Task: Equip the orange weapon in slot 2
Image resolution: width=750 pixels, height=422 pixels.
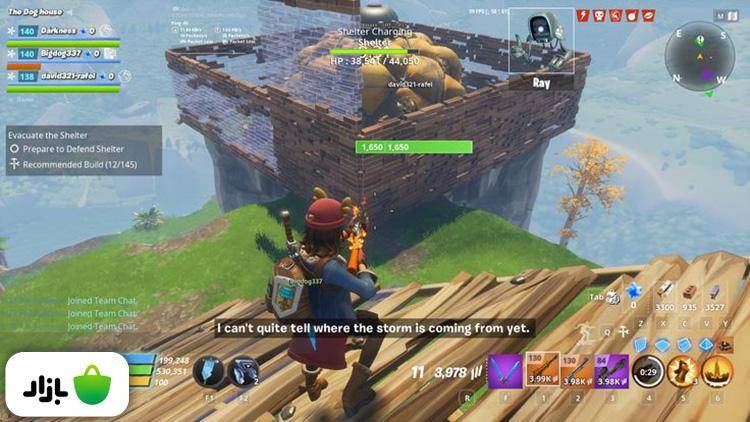Action: 576,371
